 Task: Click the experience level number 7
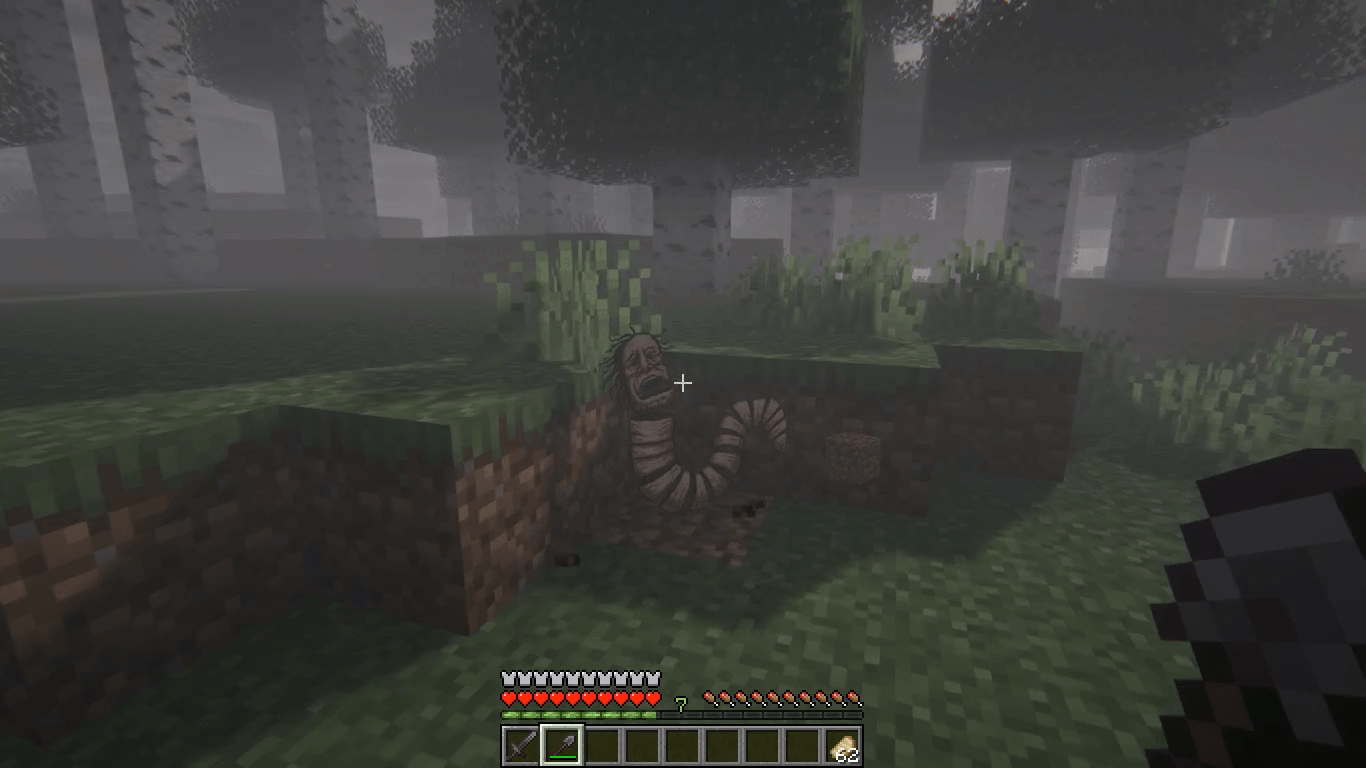683,703
